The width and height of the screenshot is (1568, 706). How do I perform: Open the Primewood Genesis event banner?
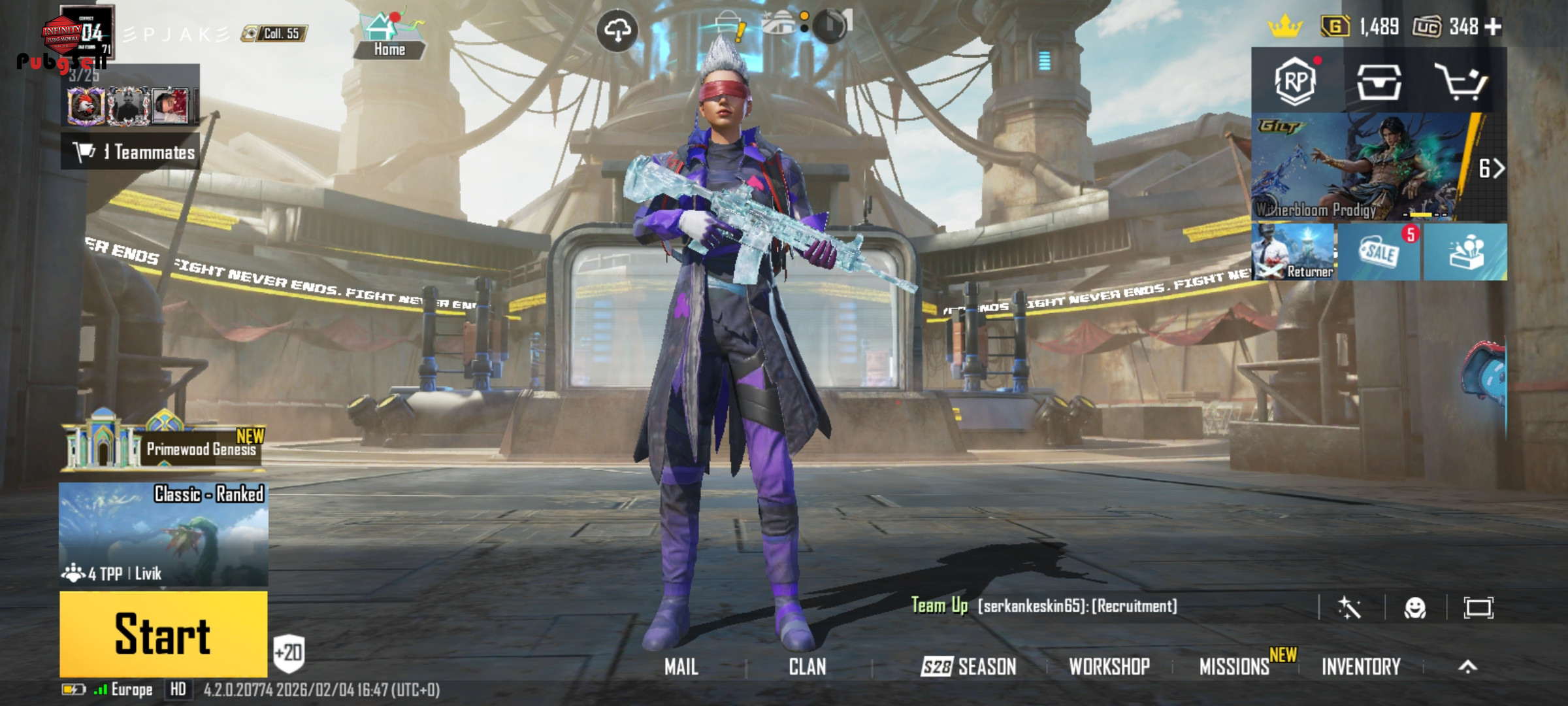[163, 446]
